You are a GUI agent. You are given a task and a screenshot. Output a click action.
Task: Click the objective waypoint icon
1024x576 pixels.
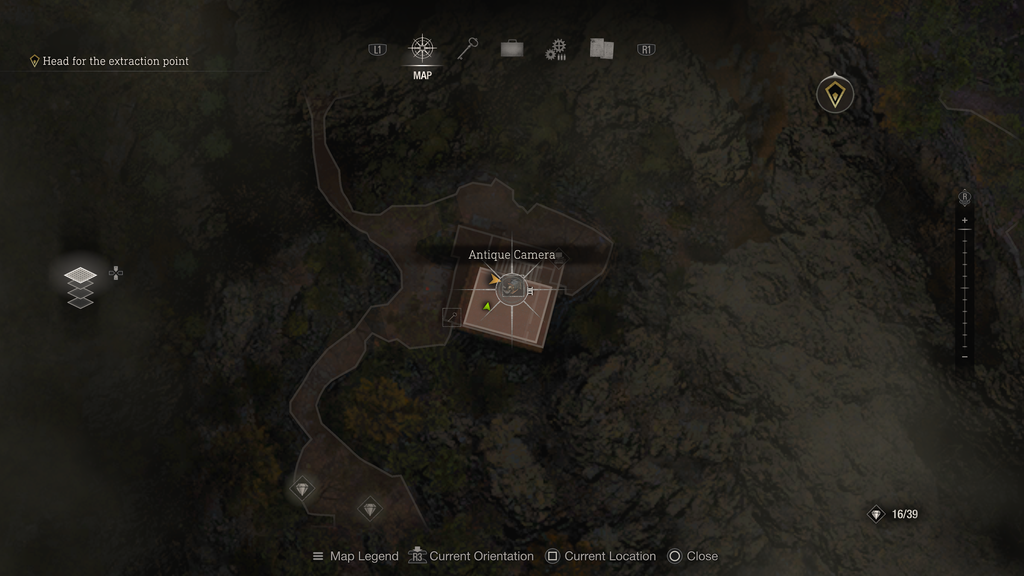coord(834,95)
